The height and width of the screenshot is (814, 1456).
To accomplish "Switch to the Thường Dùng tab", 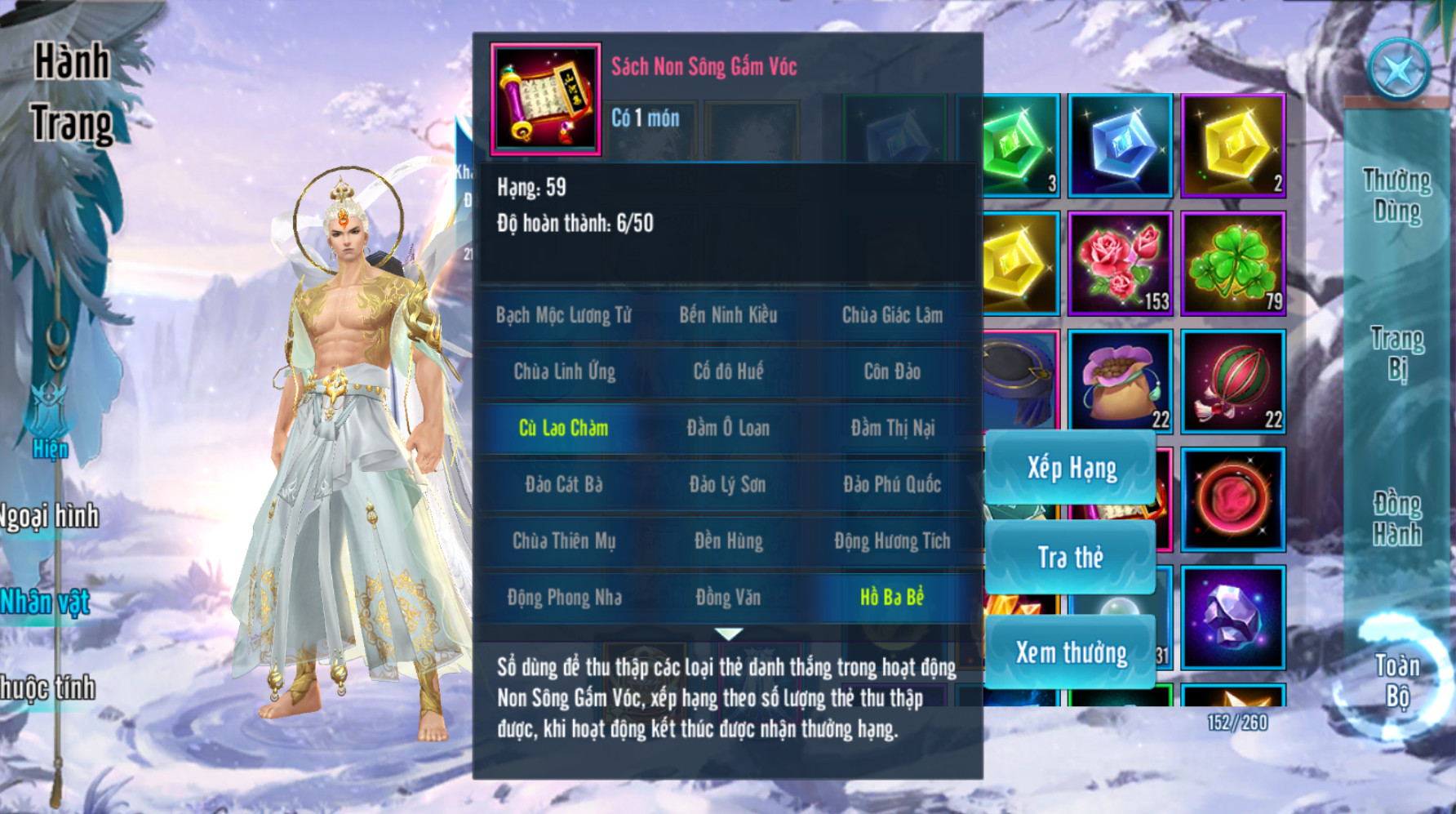I will [1396, 196].
